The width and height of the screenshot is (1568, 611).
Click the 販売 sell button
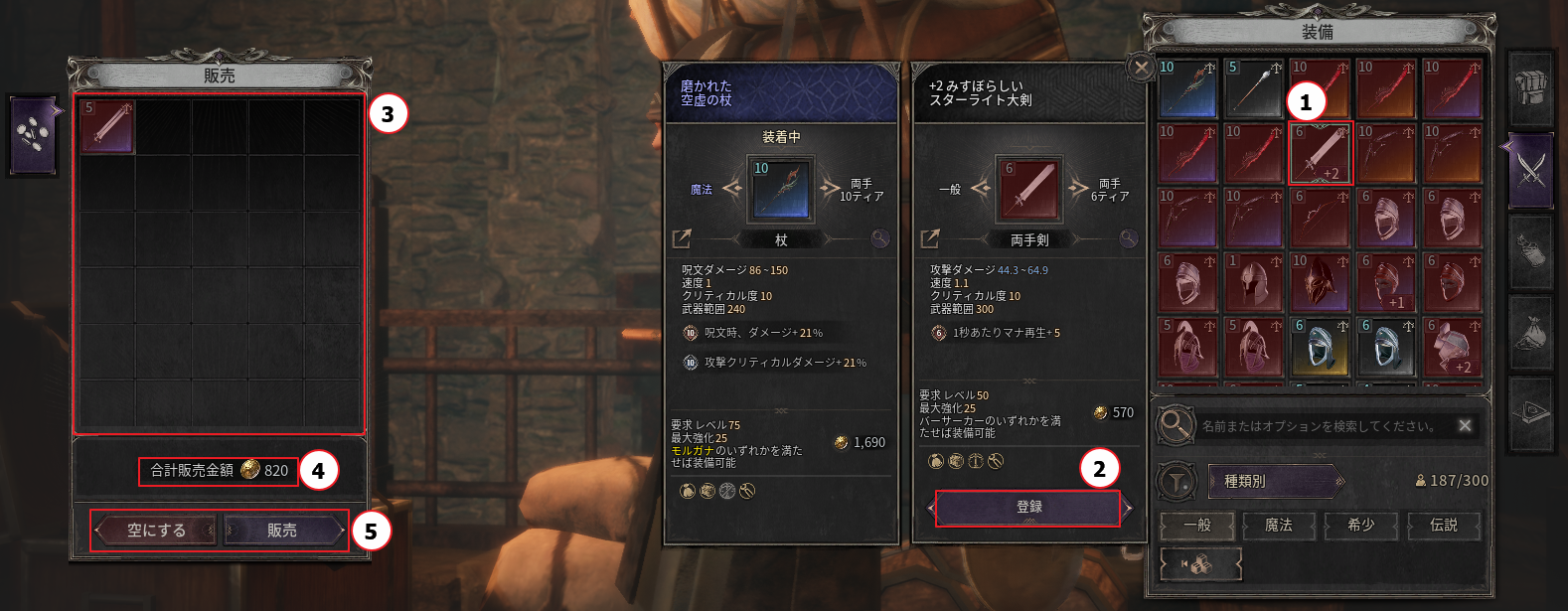click(x=282, y=531)
